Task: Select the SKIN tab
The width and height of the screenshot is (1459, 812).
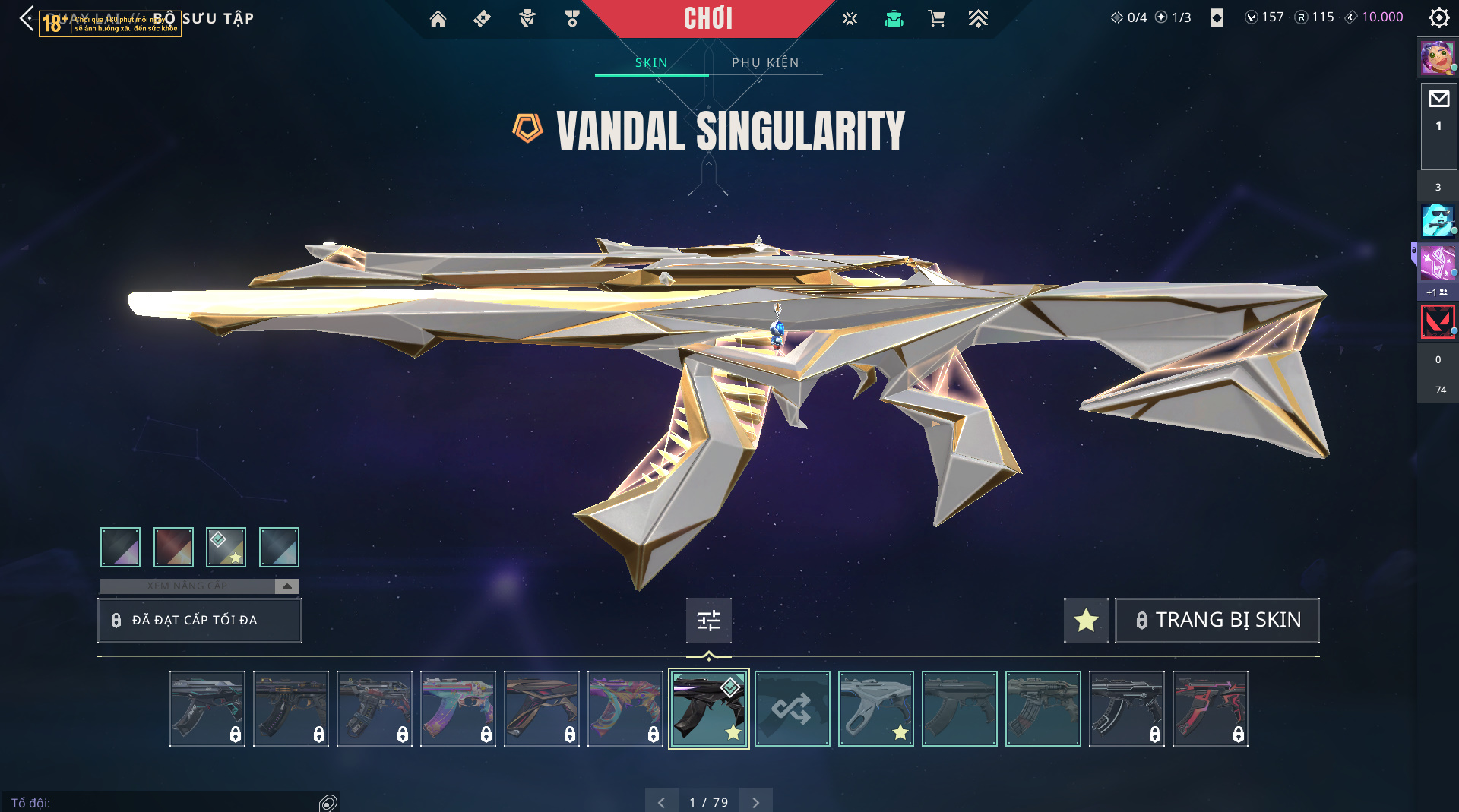Action: click(x=651, y=62)
